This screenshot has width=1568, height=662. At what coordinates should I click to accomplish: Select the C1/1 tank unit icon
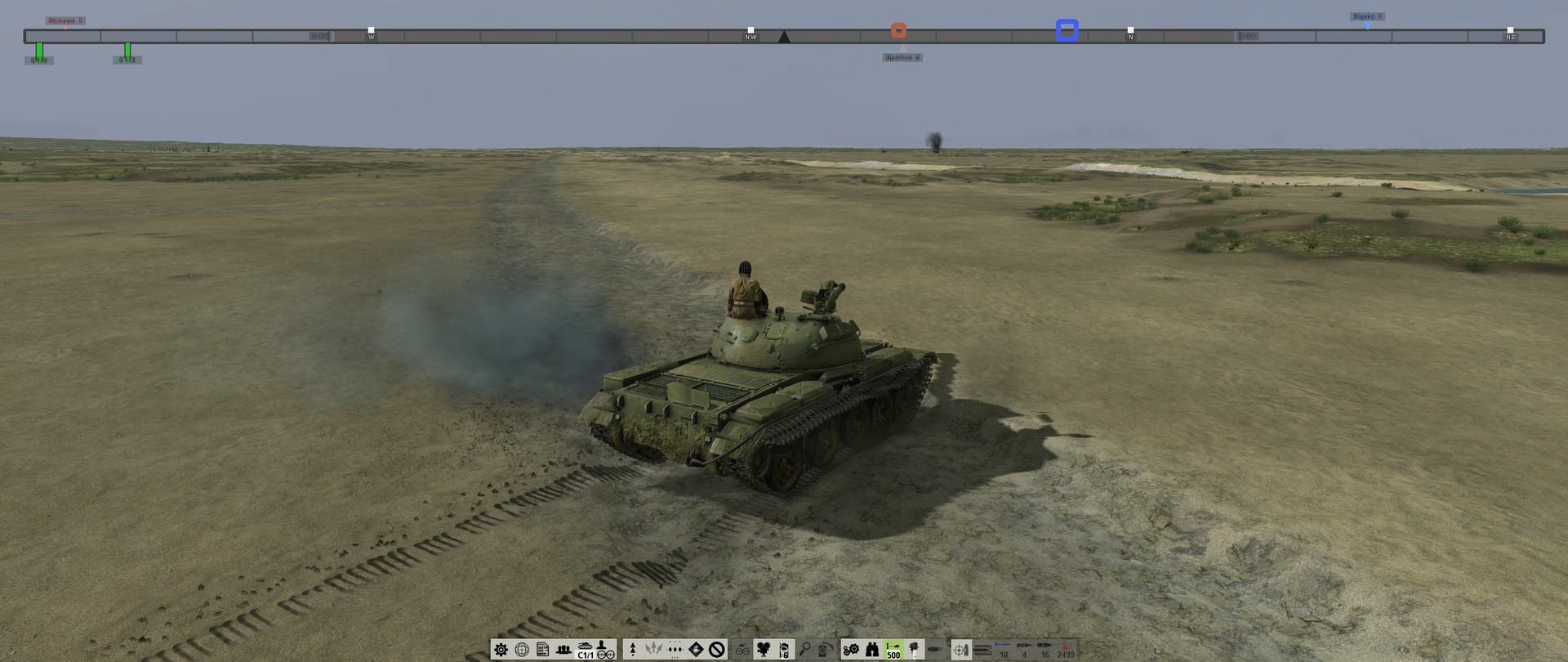click(x=583, y=651)
